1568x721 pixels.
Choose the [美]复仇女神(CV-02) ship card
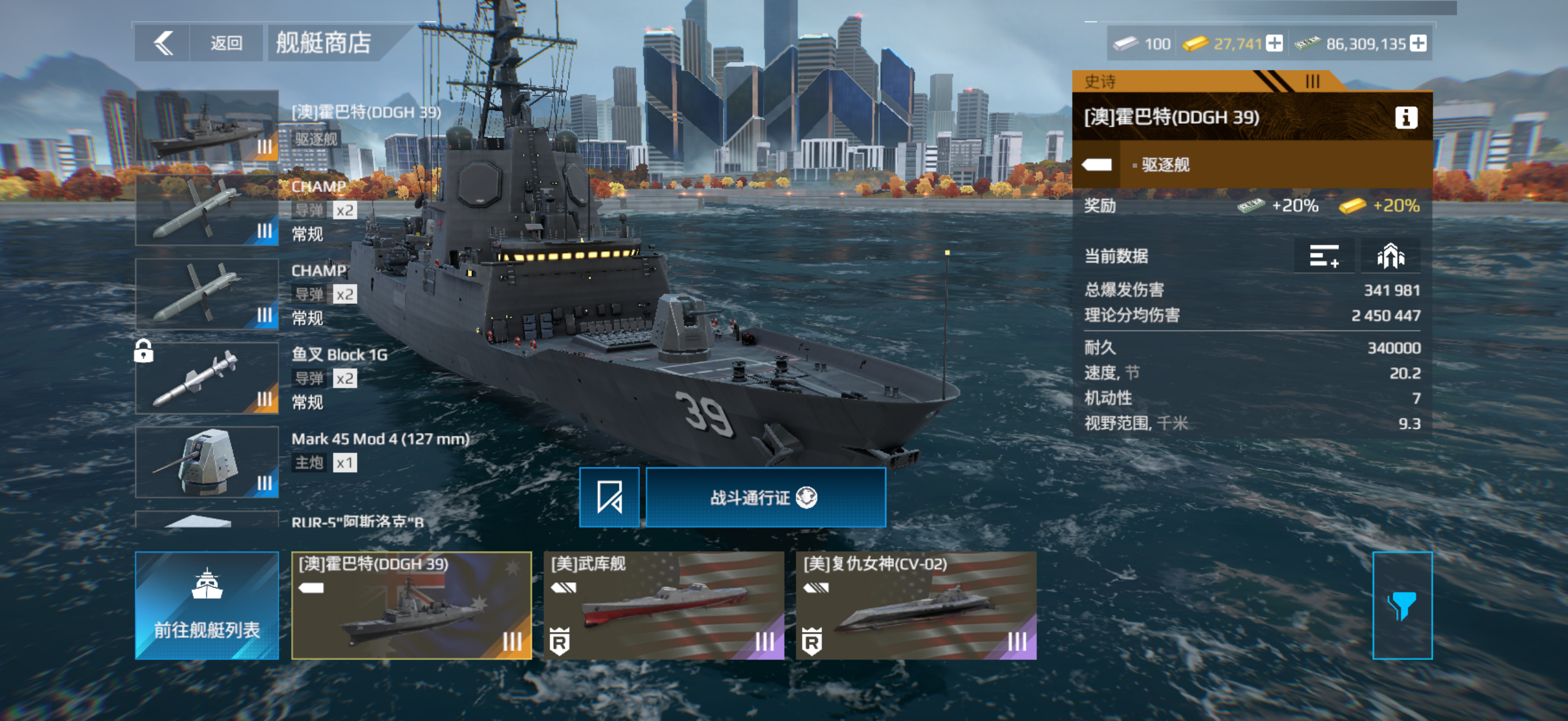pyautogui.click(x=916, y=606)
